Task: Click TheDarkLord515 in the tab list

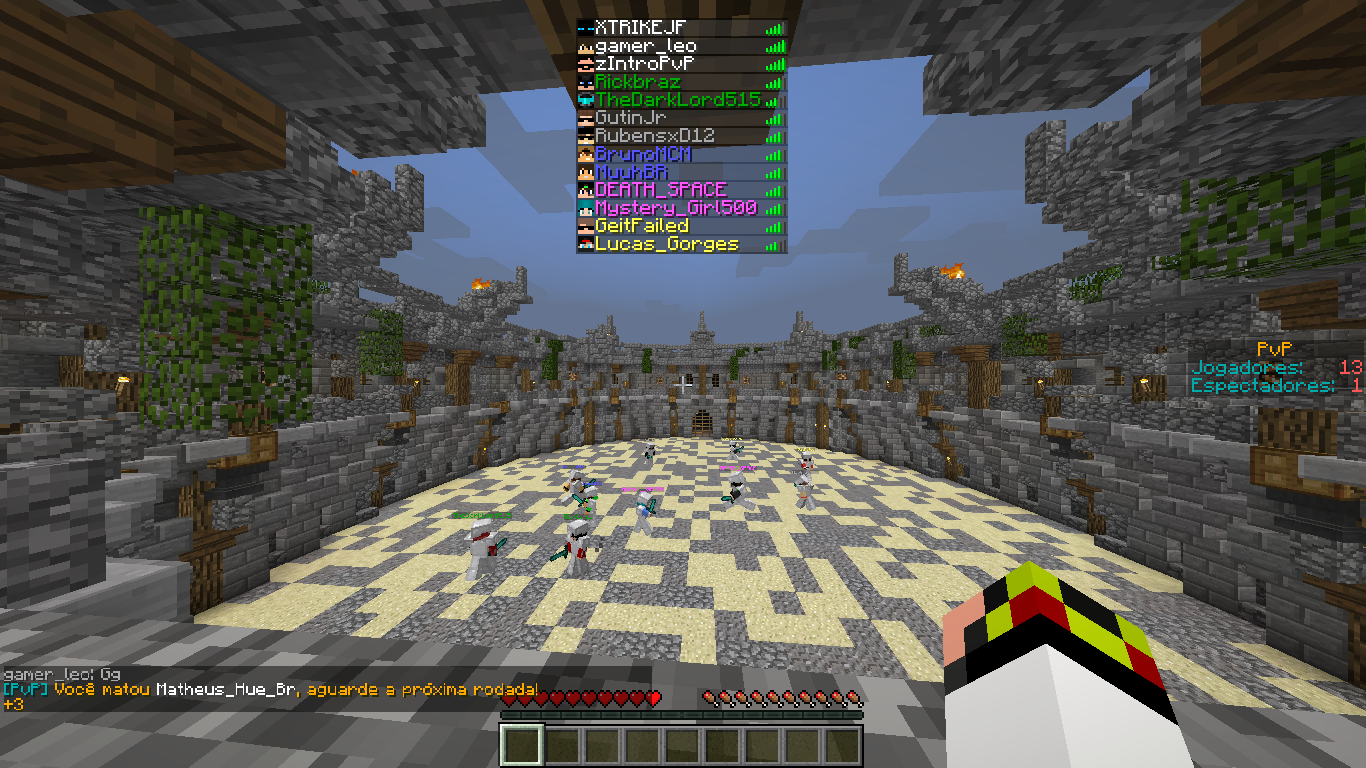Action: click(678, 101)
